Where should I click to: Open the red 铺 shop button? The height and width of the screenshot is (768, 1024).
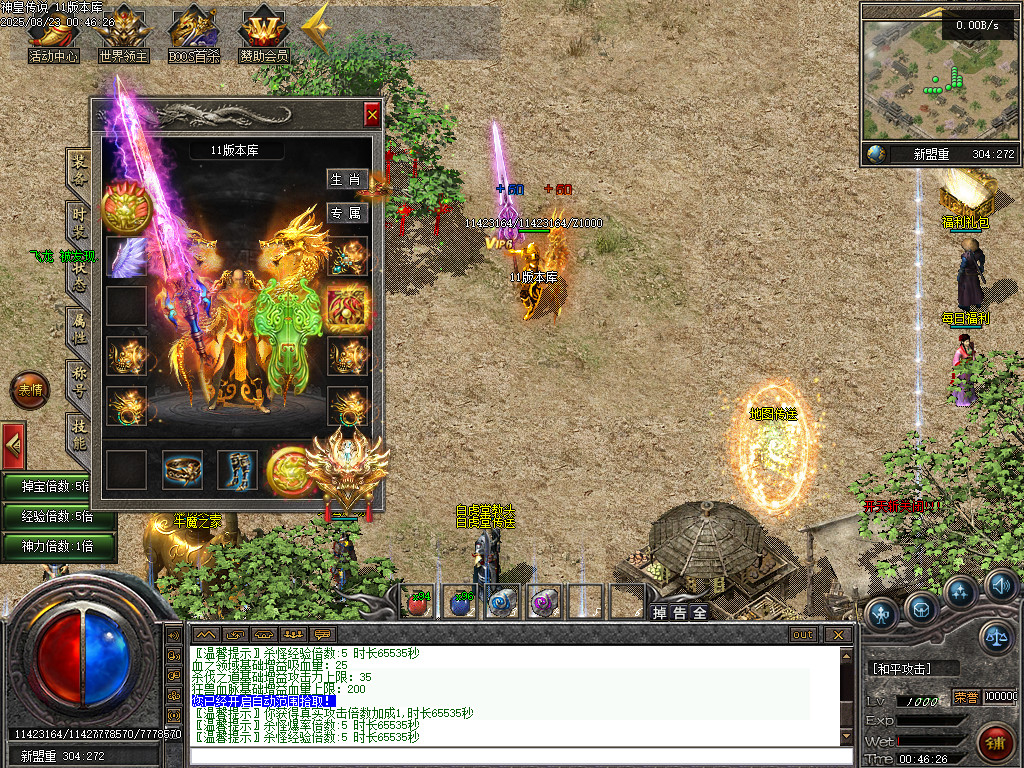[996, 742]
